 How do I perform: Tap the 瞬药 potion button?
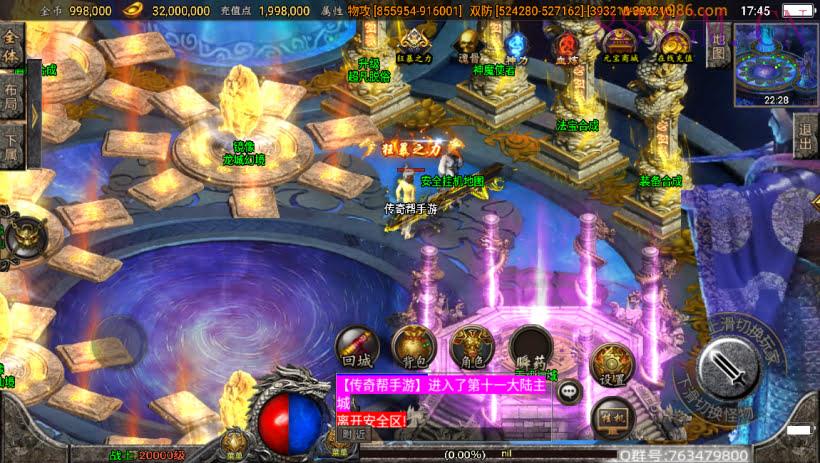pyautogui.click(x=531, y=347)
